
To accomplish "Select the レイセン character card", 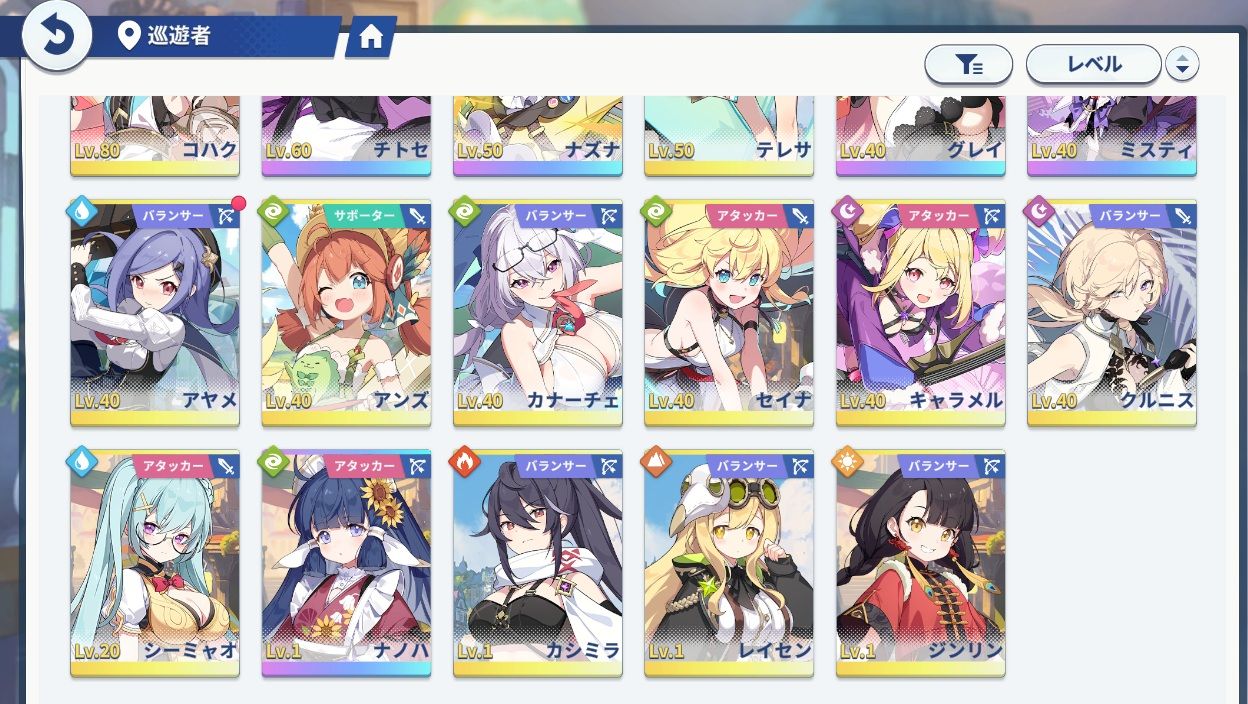I will (728, 562).
